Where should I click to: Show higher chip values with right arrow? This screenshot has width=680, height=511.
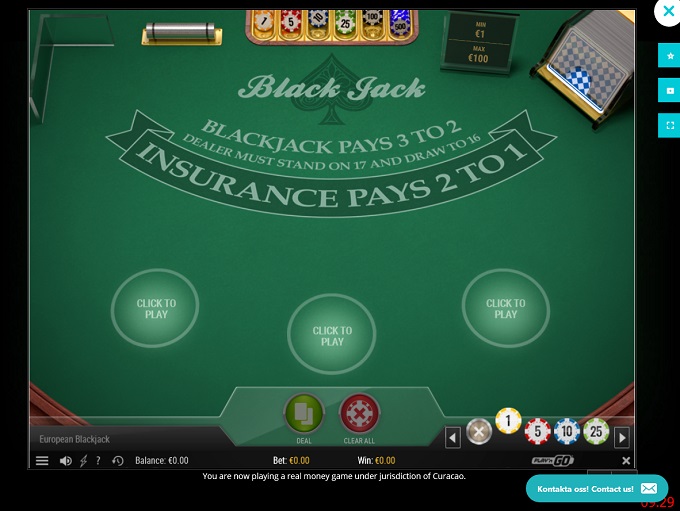click(x=622, y=437)
